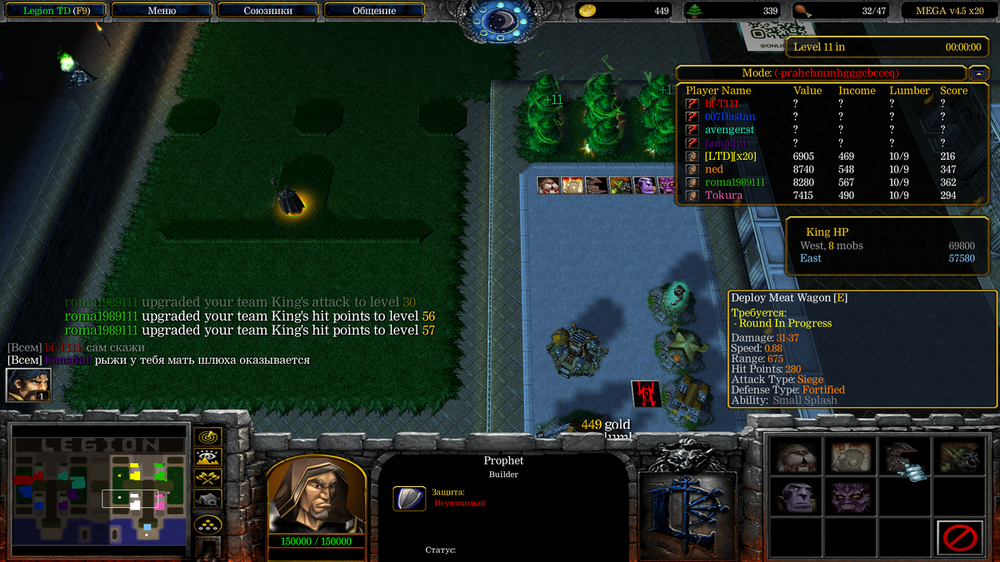Choose the green goblin unit icon

(x=960, y=456)
